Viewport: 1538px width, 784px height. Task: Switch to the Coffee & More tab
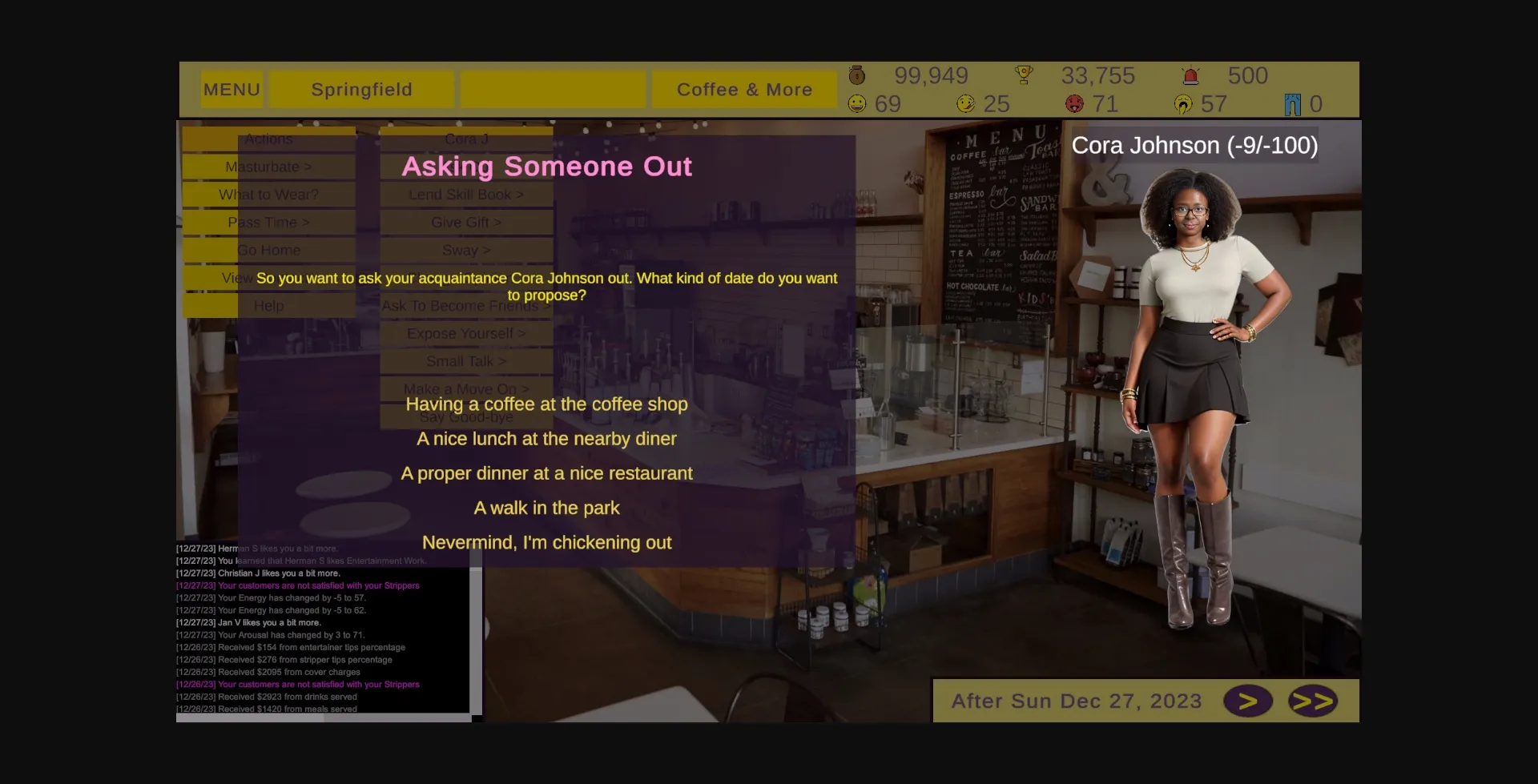click(x=744, y=89)
